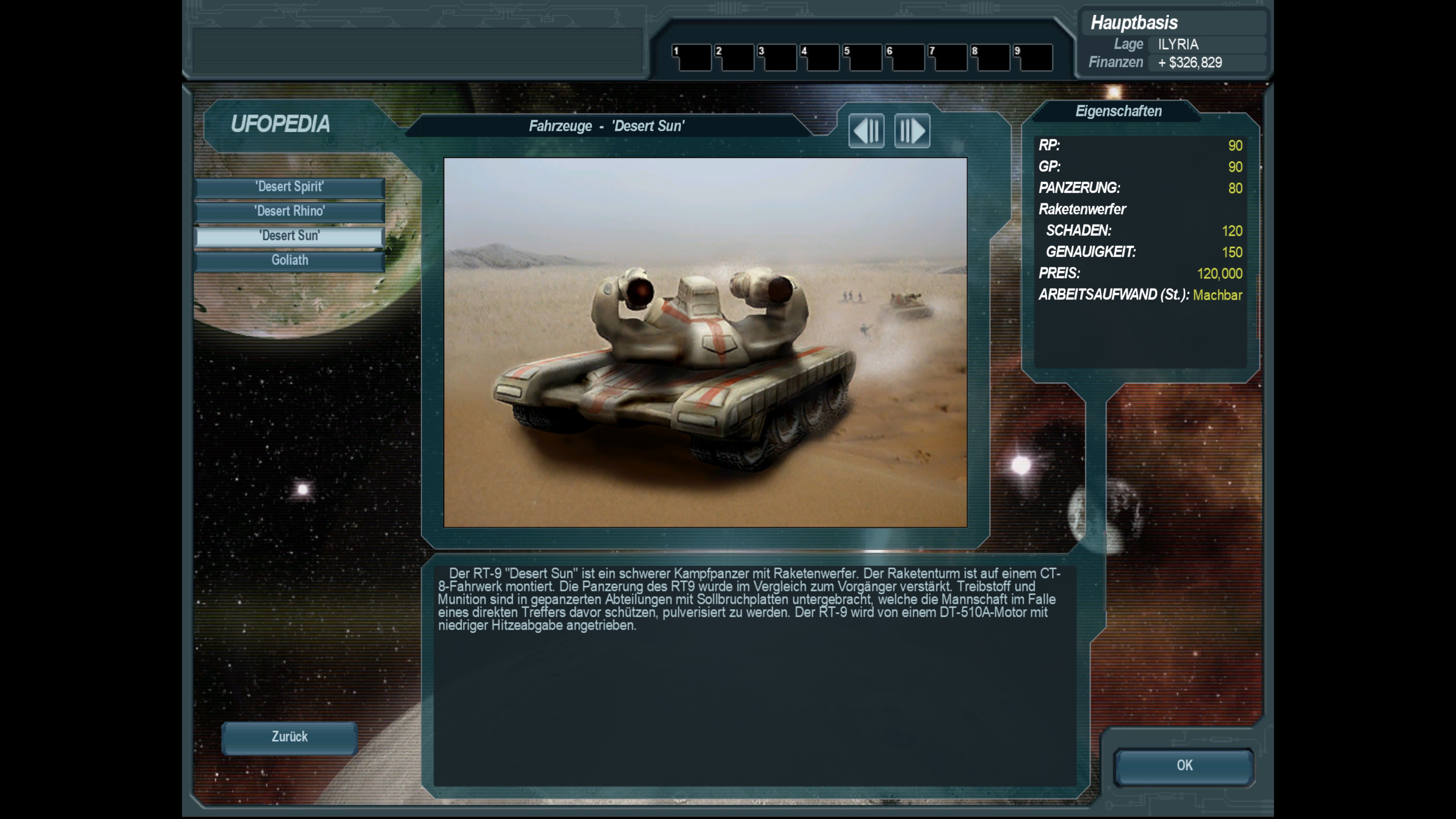The image size is (1456, 819).
Task: Select squad slot number 1
Action: tap(692, 58)
